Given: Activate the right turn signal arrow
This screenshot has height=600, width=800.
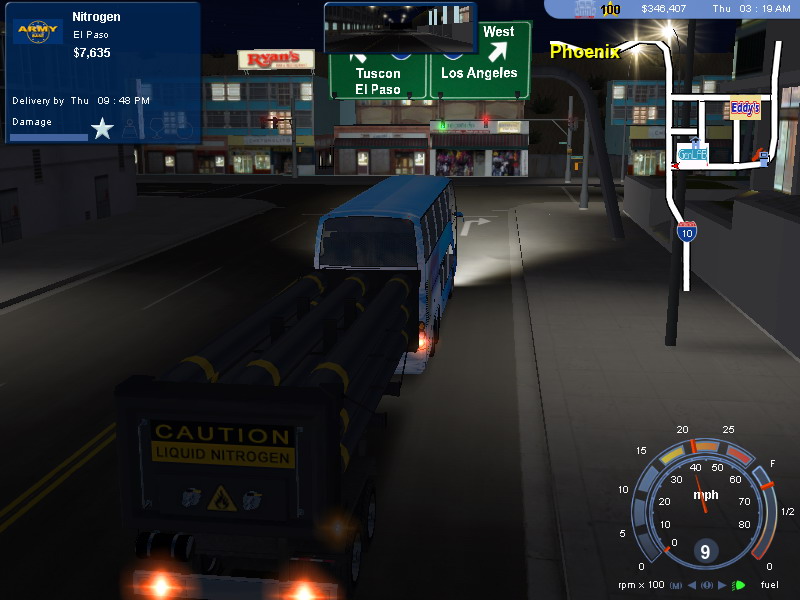Looking at the screenshot, I should click(x=723, y=585).
